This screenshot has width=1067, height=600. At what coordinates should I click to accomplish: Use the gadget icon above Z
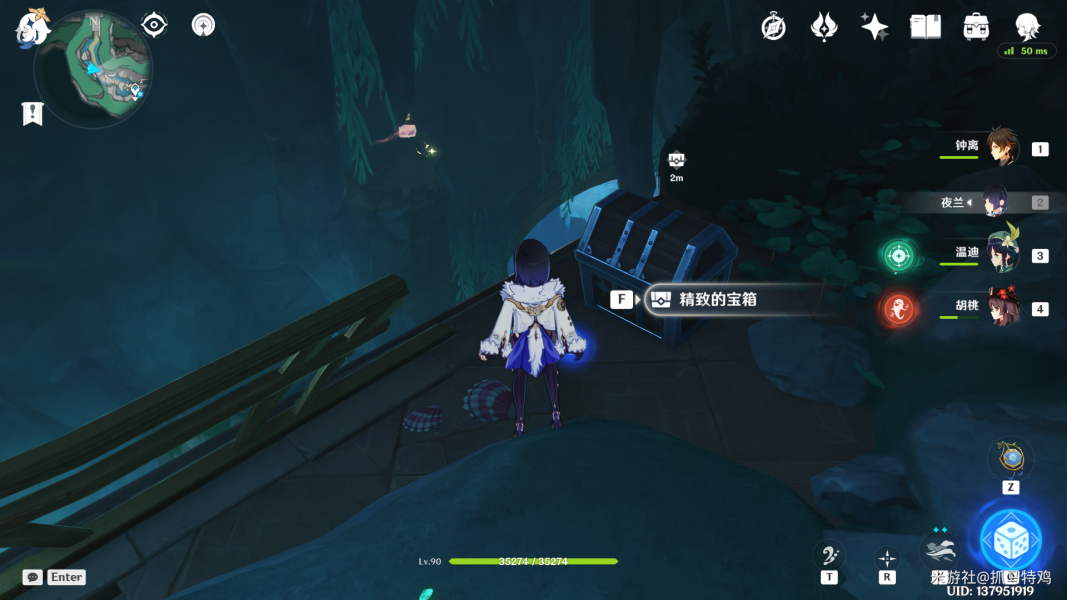[1011, 459]
